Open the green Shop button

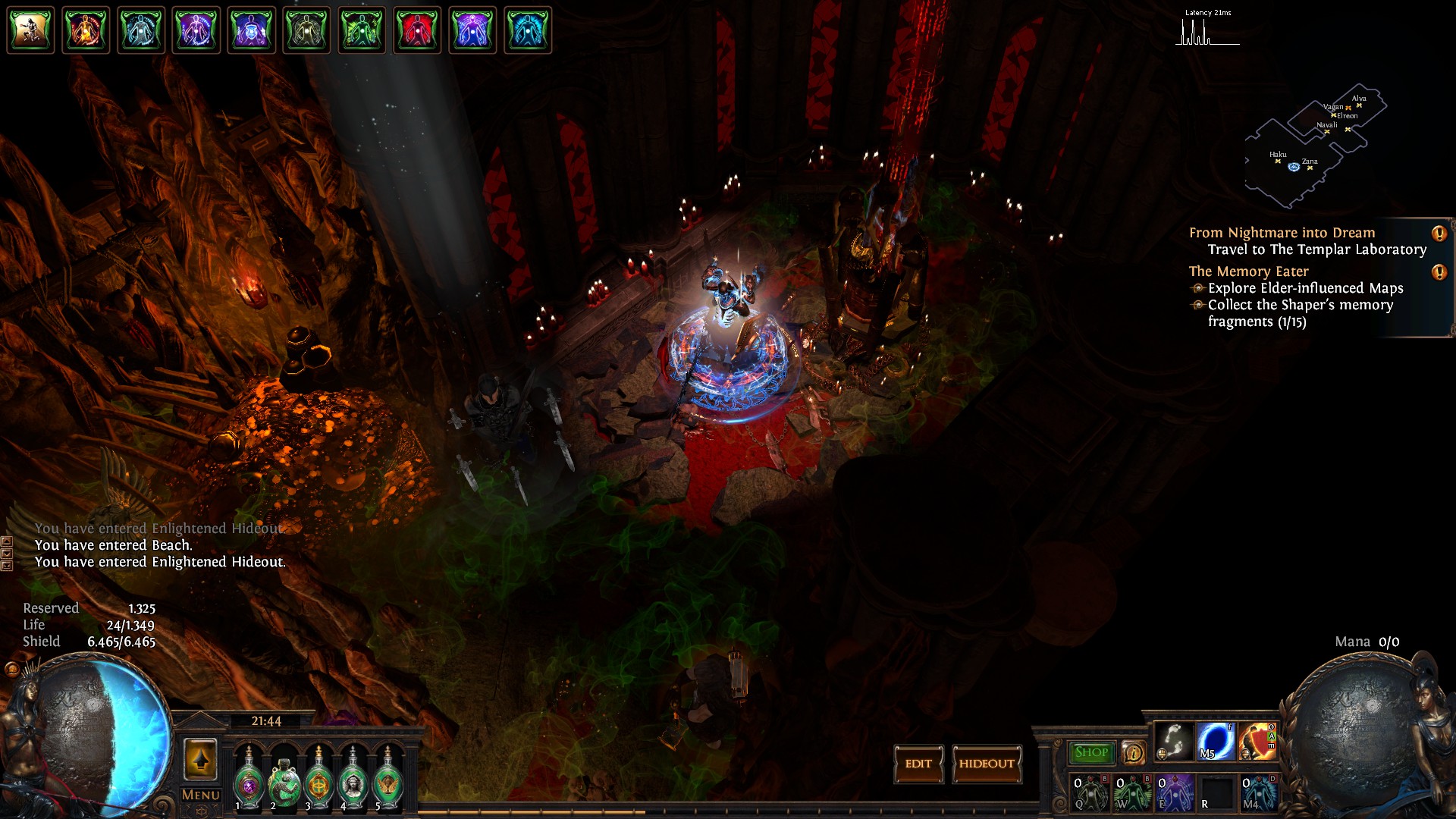[1090, 752]
